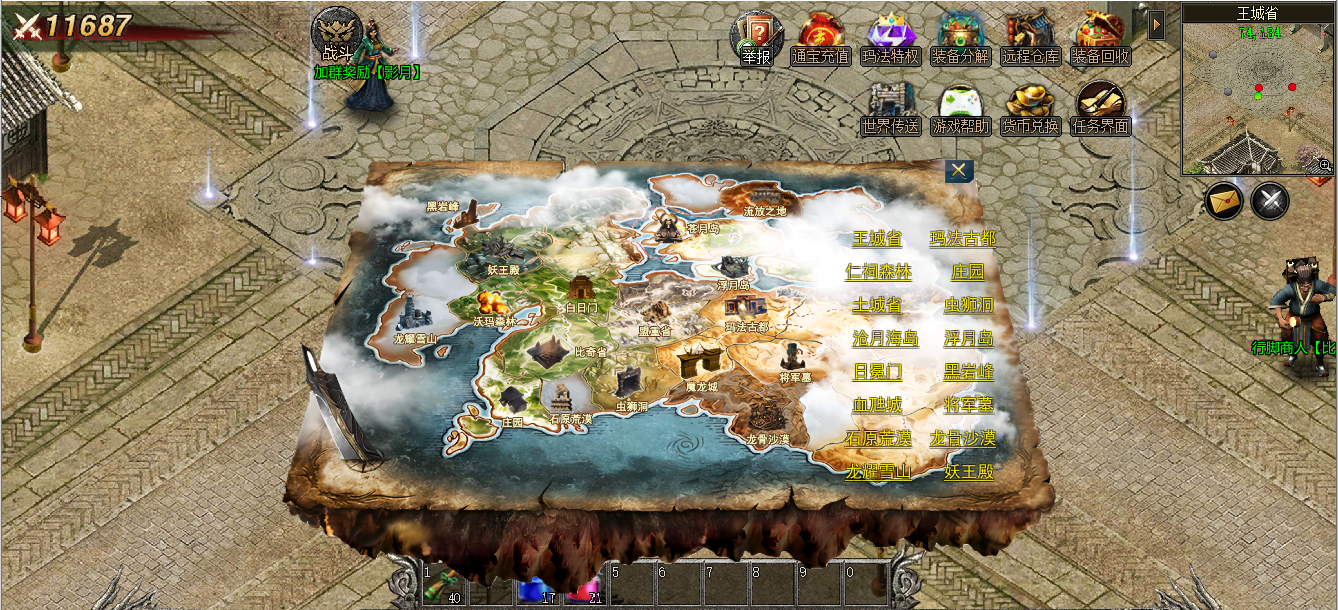Open 装备回收 equipment recycling

(1100, 38)
